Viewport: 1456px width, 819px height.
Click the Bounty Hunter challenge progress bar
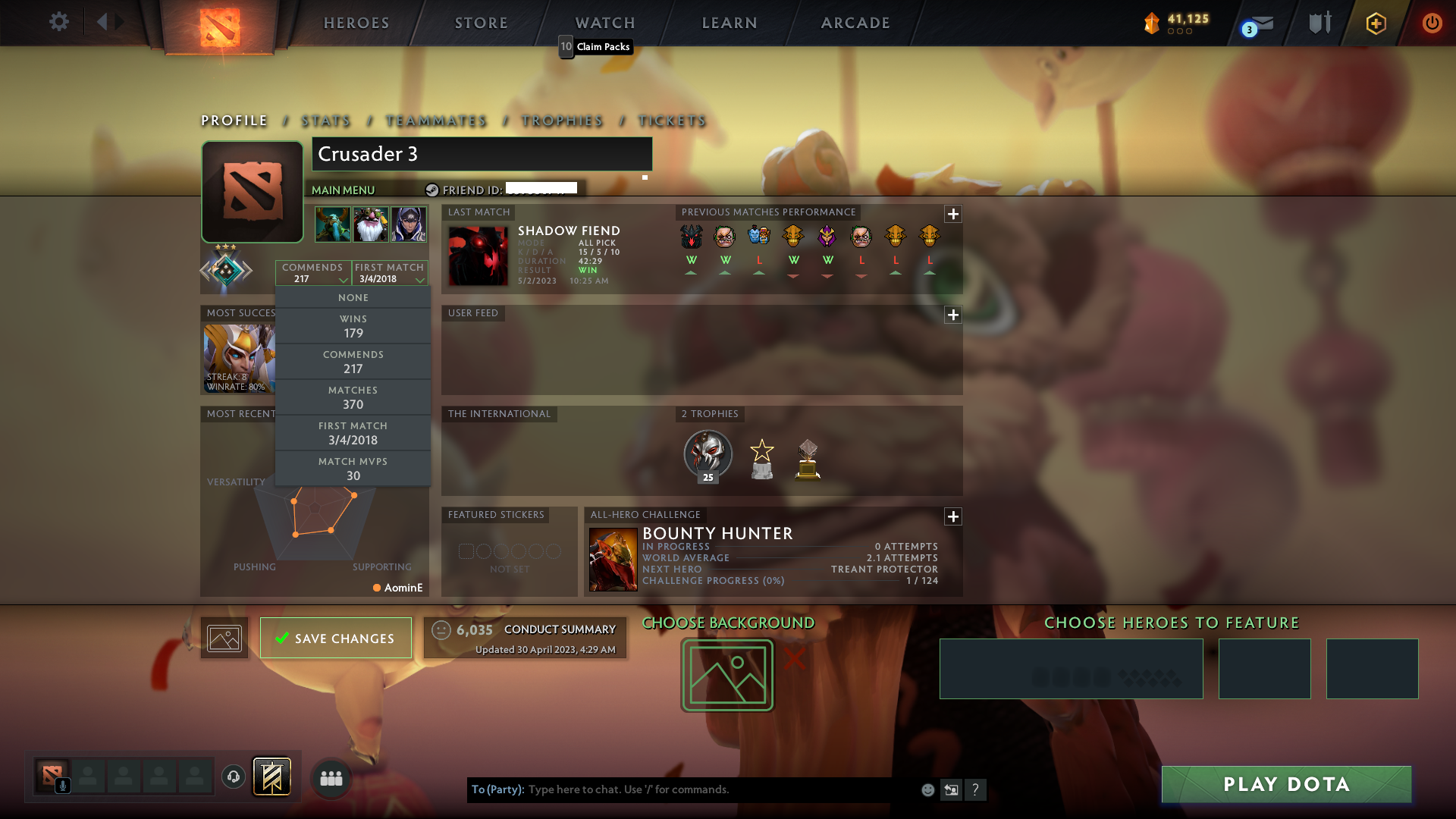point(789,580)
